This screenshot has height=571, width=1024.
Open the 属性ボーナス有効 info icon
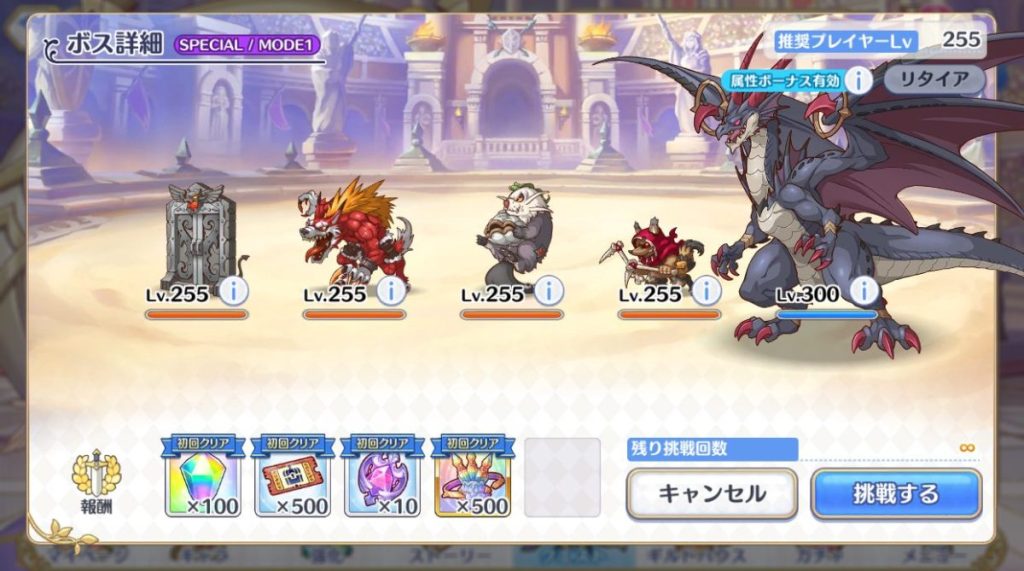click(x=858, y=79)
